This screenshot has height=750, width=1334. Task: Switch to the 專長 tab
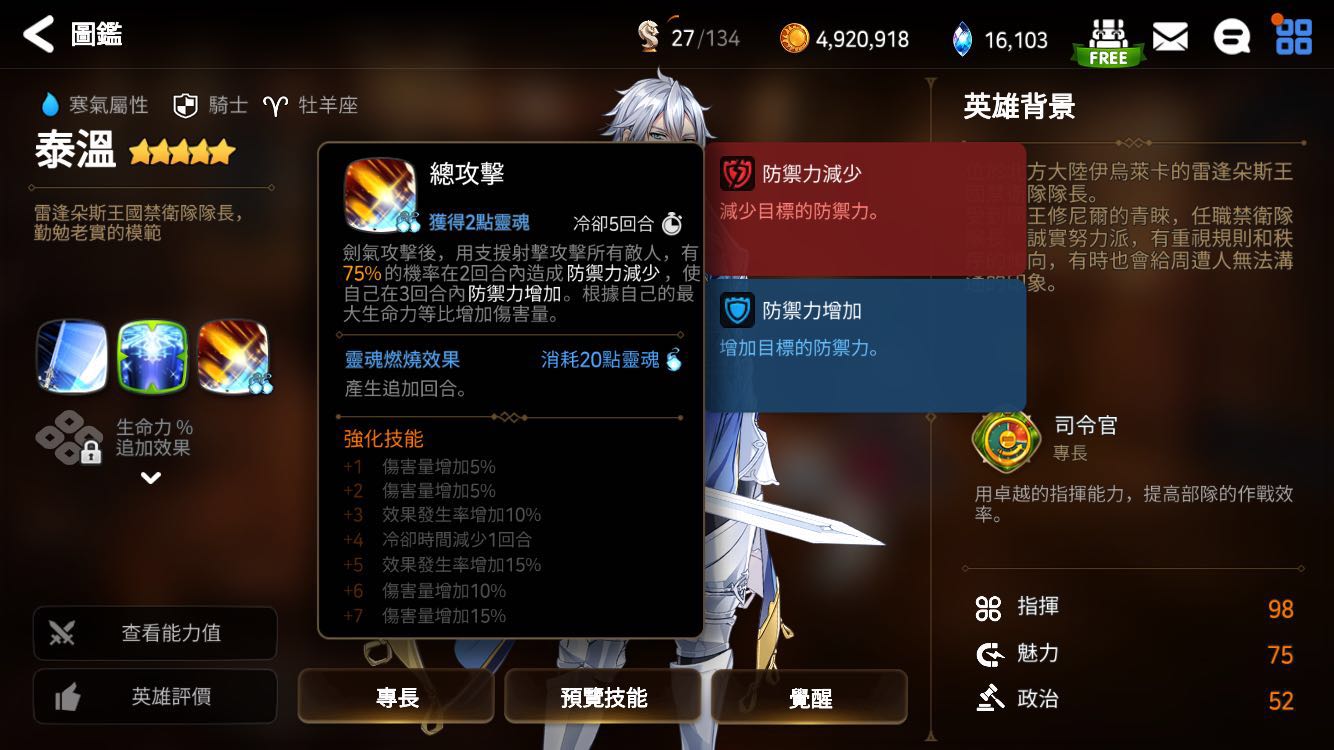click(396, 697)
